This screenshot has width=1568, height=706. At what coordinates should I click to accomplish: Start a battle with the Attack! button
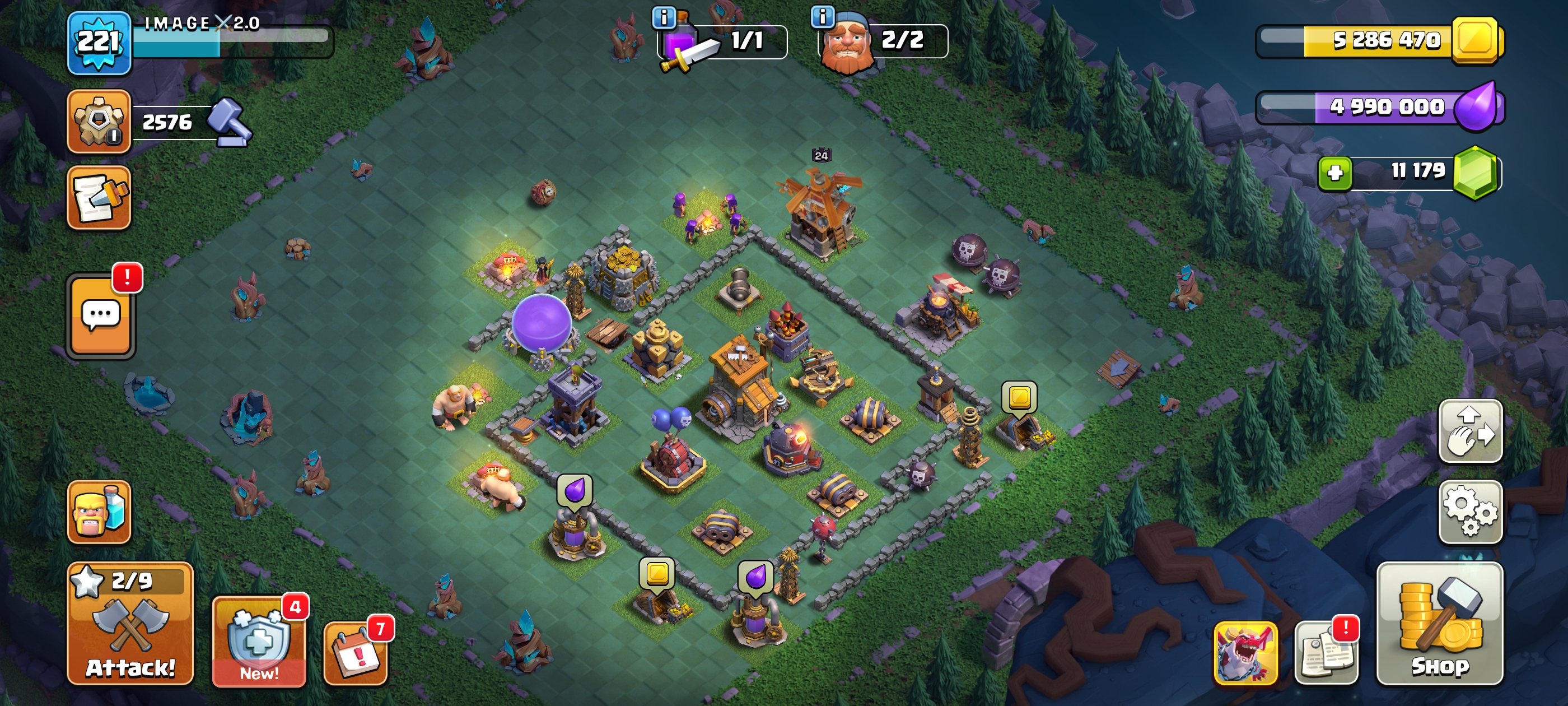pos(130,623)
